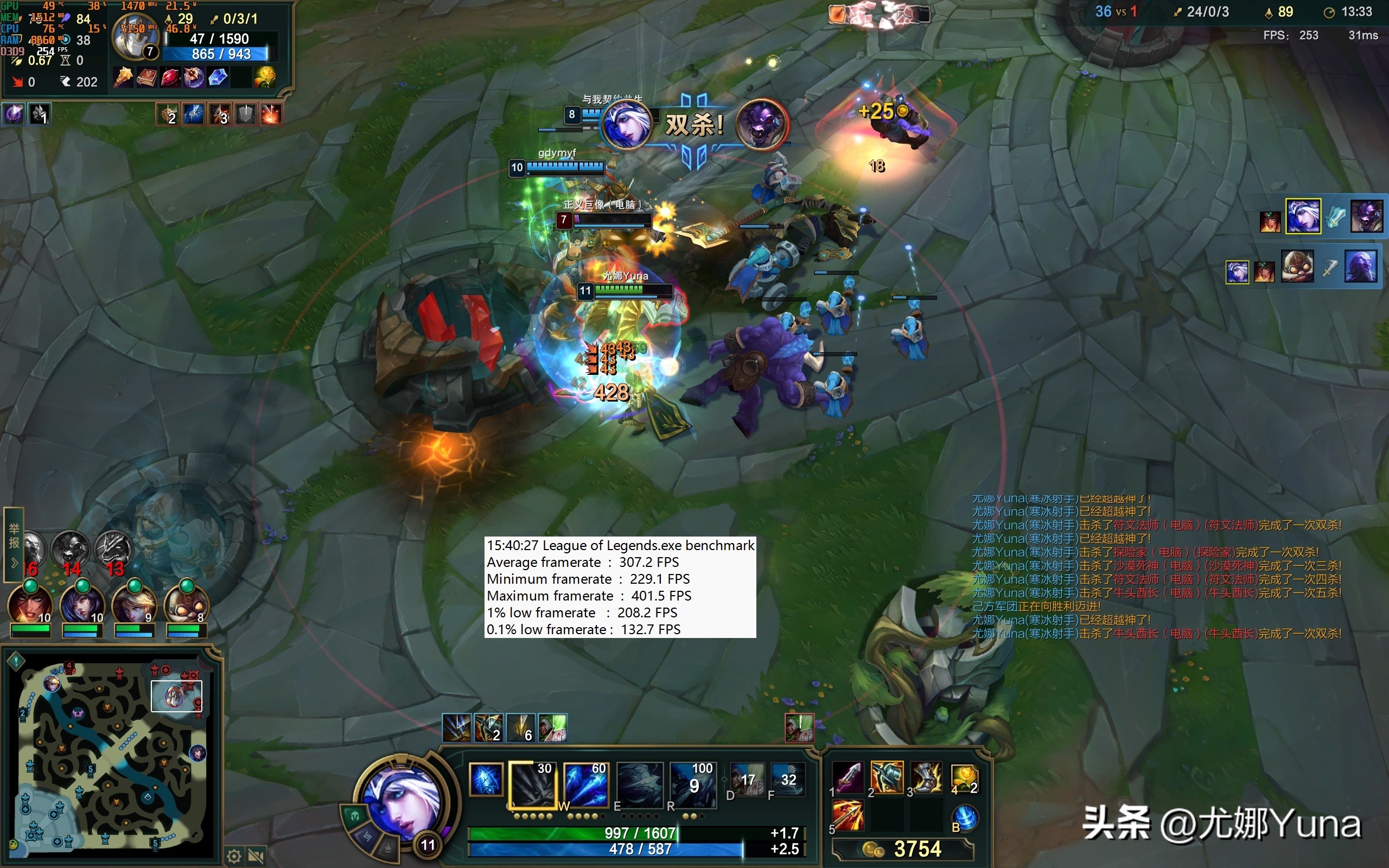Select the E Hawkshot ability icon
Viewport: 1389px width, 868px height.
point(639,784)
